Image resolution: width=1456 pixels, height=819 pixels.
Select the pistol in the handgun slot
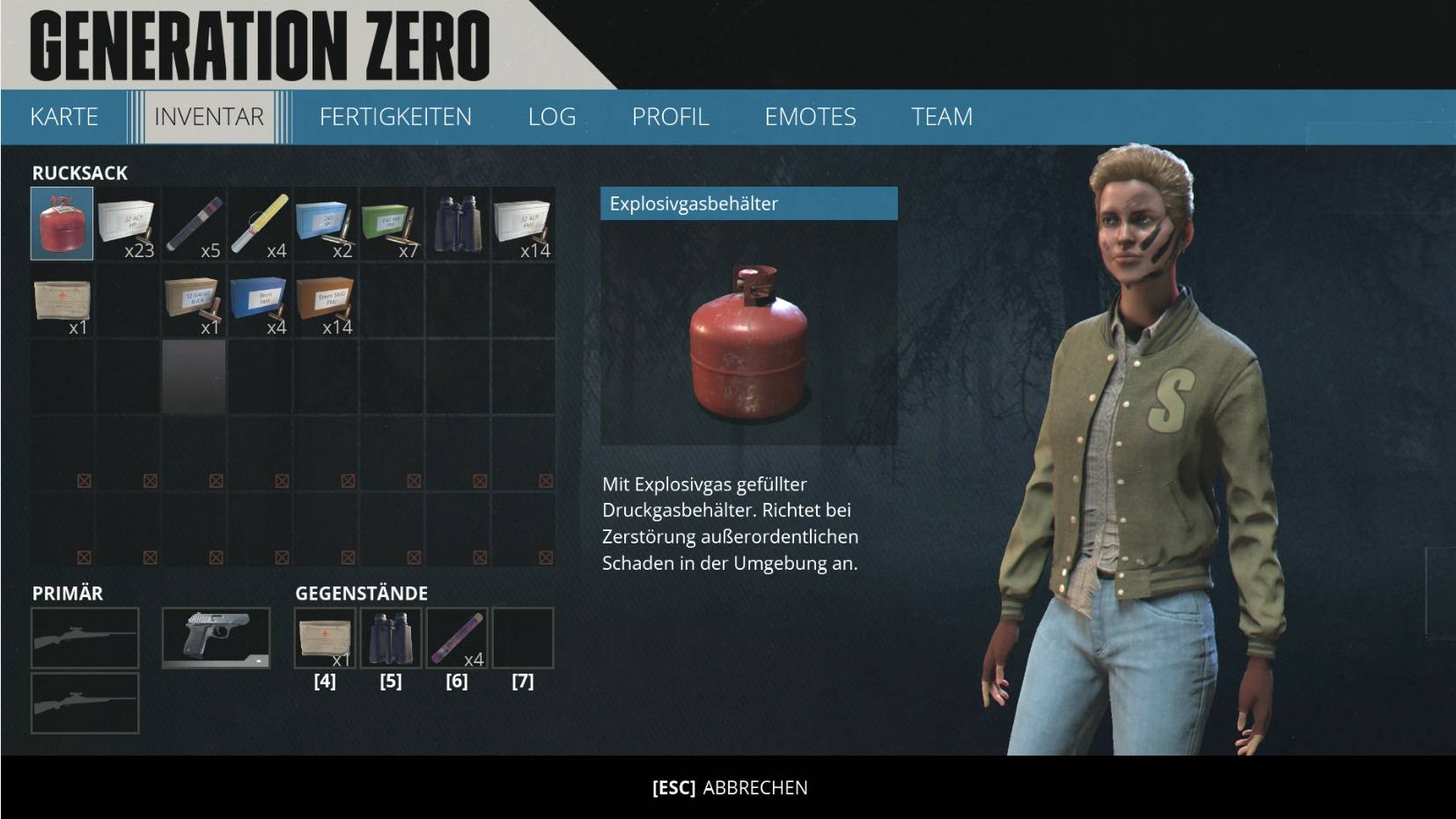click(x=216, y=638)
